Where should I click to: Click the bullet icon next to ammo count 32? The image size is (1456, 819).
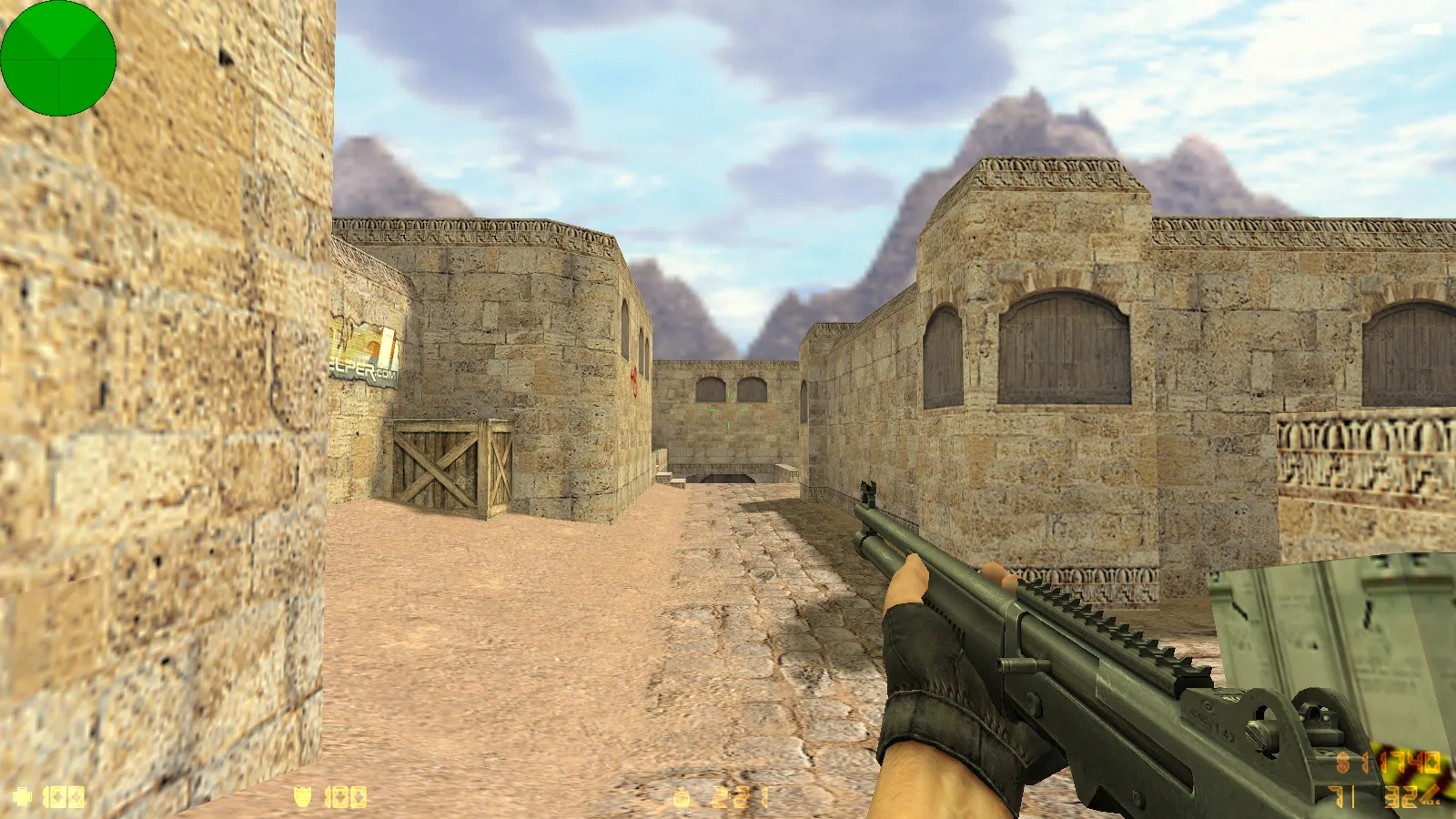(x=1431, y=794)
